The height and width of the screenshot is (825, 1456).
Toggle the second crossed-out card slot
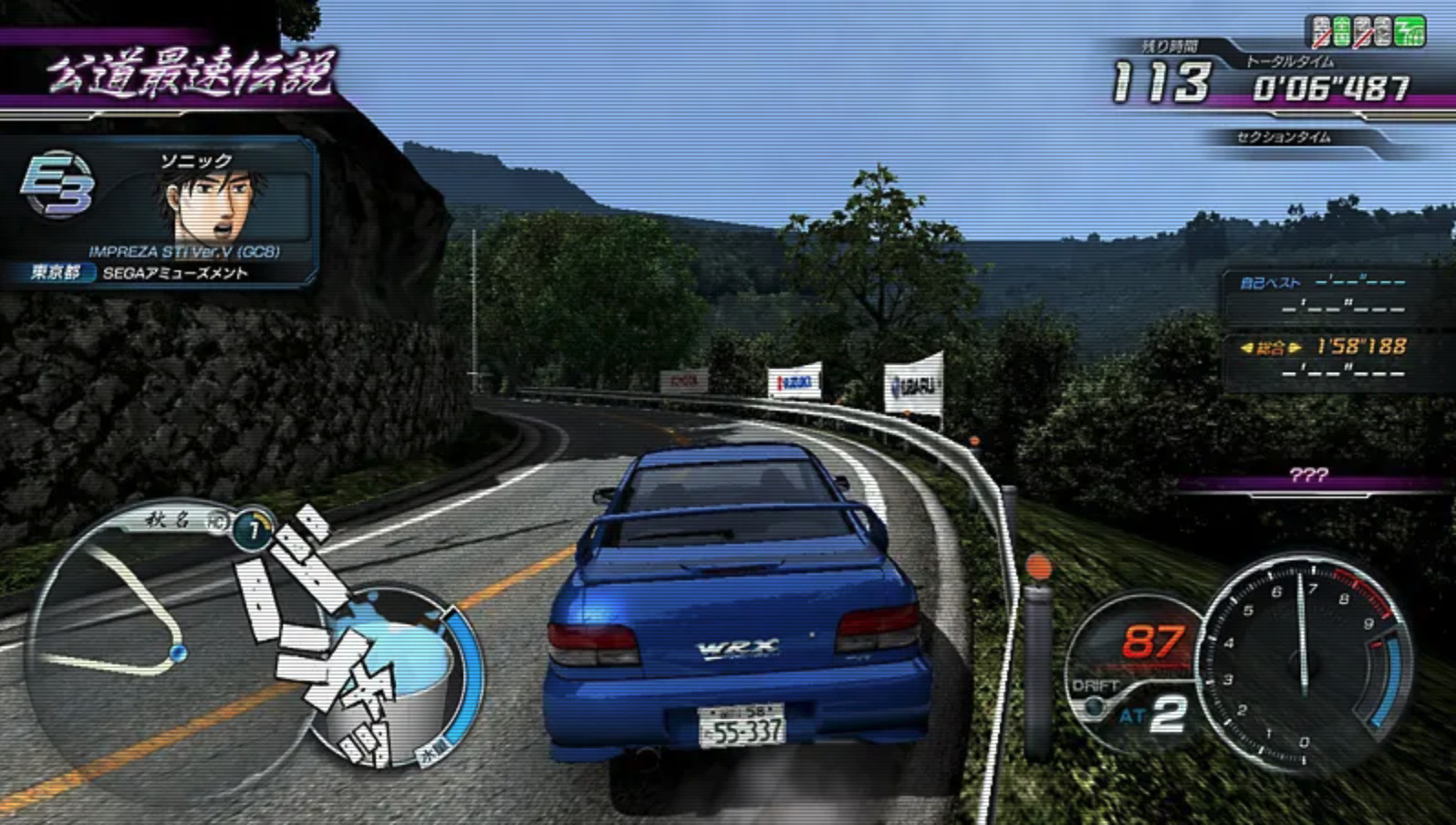pos(1362,30)
